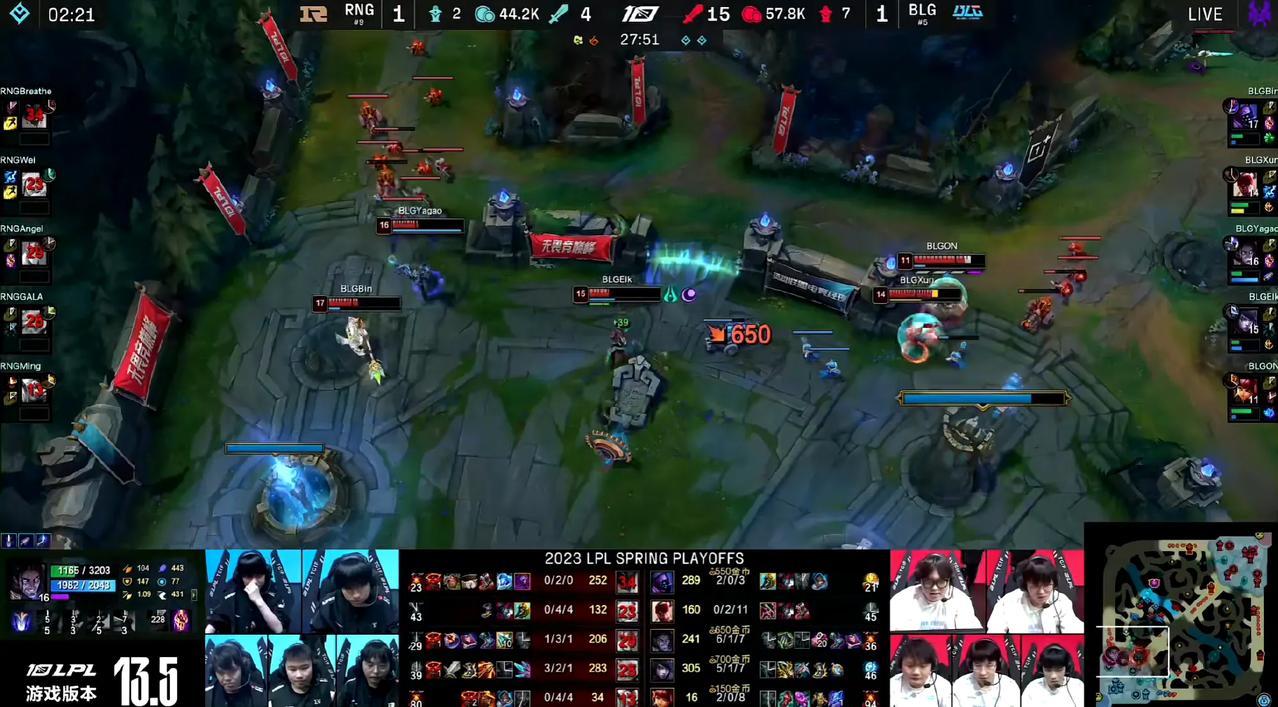Screen dimensions: 1278x707
Task: Click the scoreboard champion portrait with 241 CS
Action: (x=662, y=640)
